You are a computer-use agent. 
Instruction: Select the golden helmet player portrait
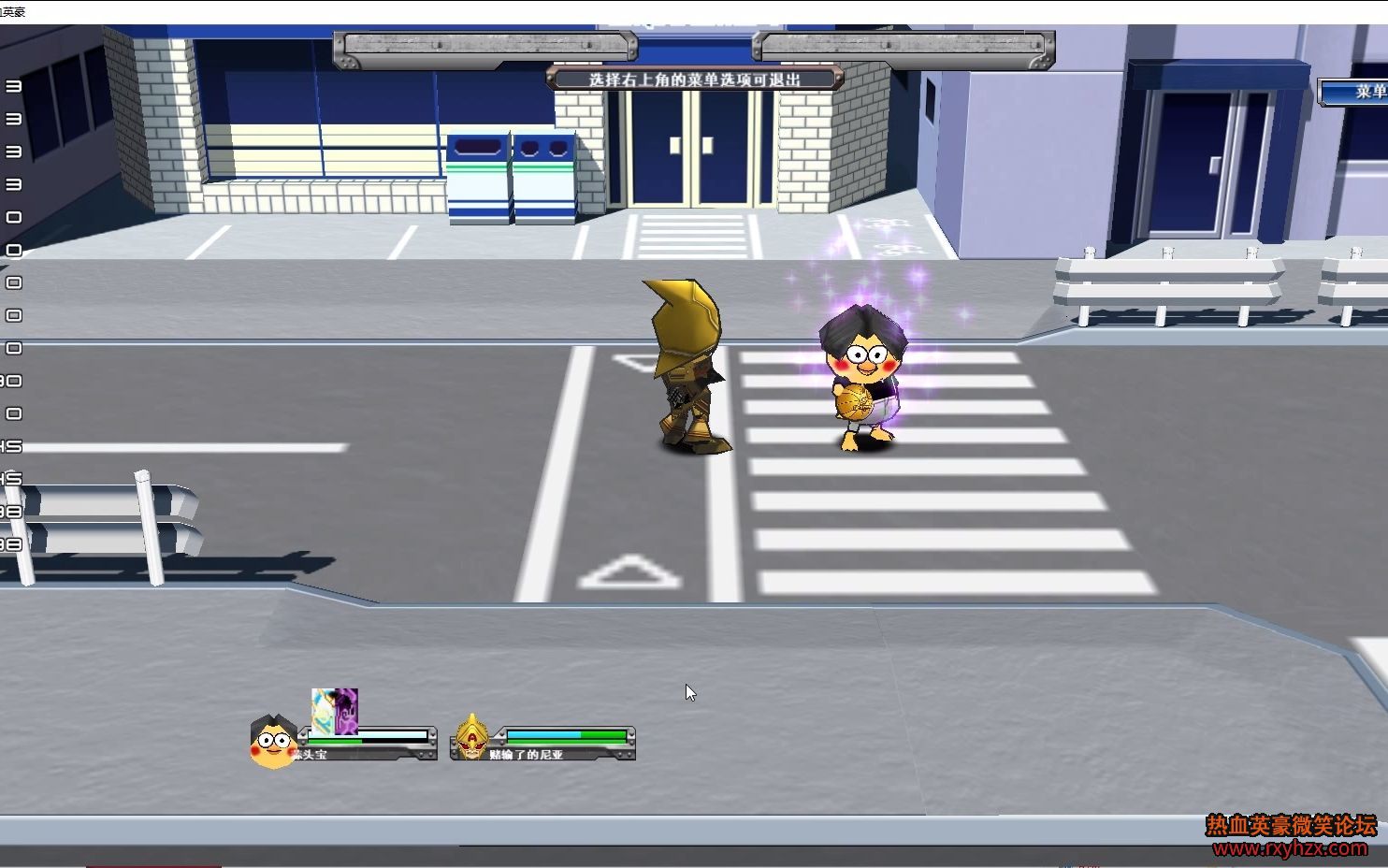coord(471,739)
